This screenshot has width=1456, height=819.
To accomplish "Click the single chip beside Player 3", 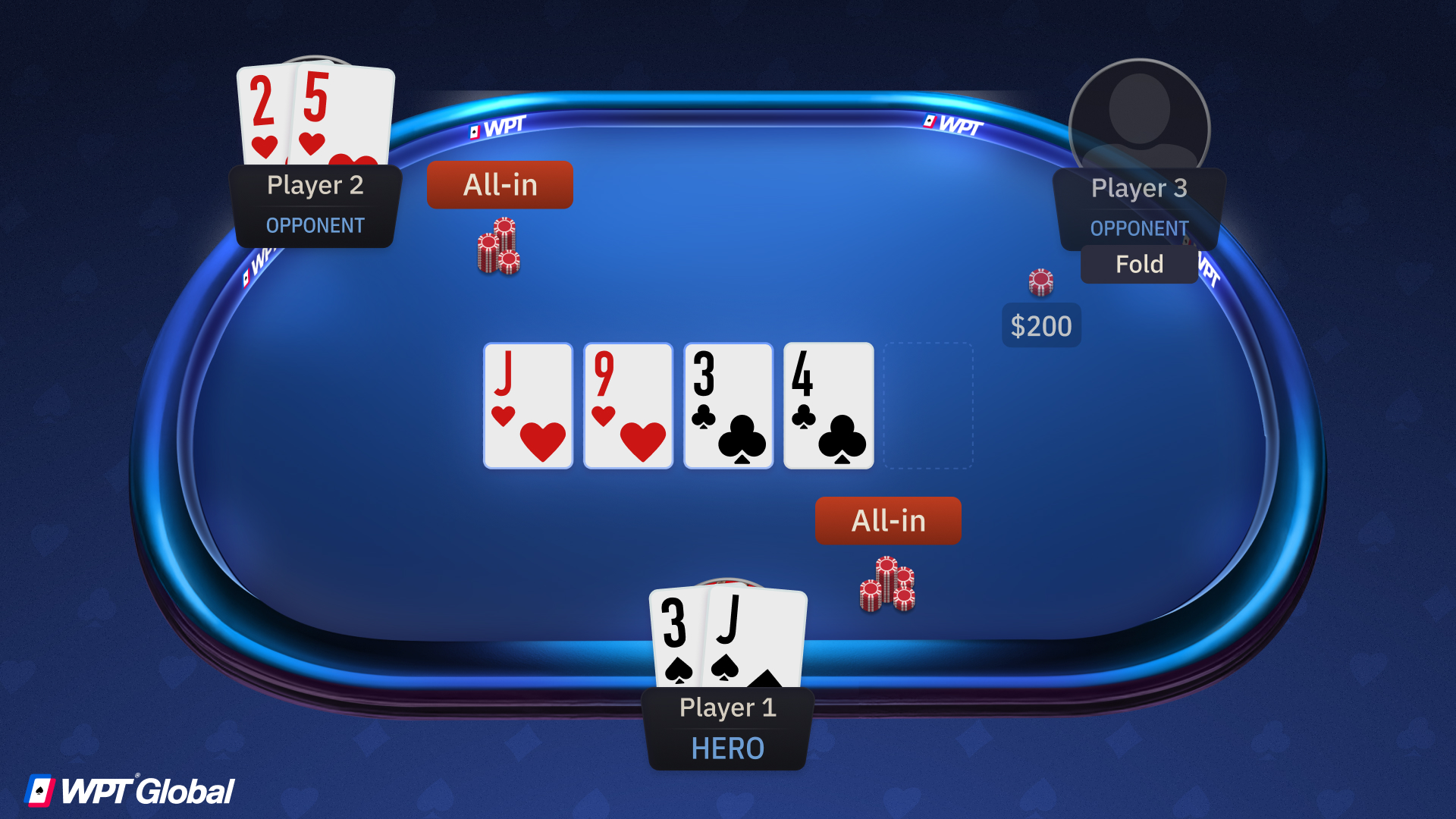I will pos(1041,281).
